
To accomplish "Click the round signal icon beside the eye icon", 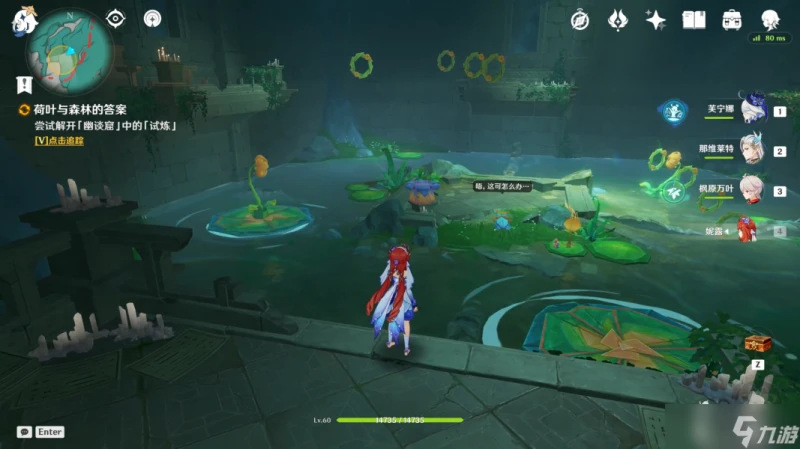I will click(x=152, y=18).
